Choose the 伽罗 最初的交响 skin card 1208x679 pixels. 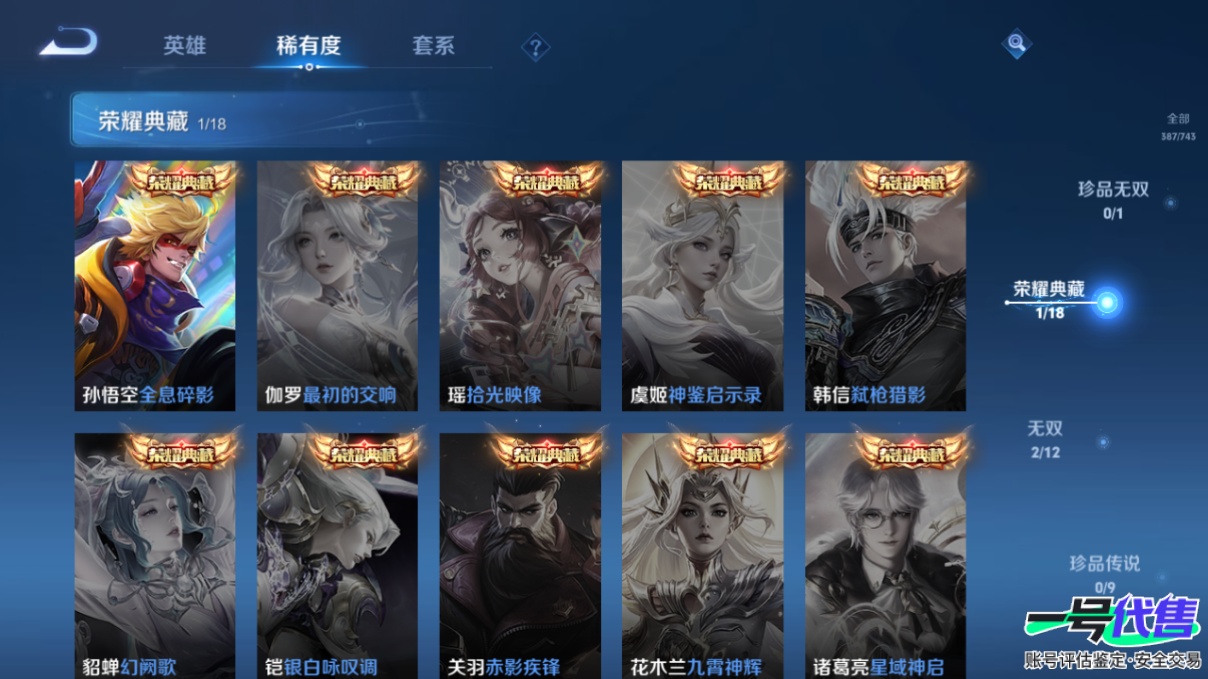click(337, 286)
